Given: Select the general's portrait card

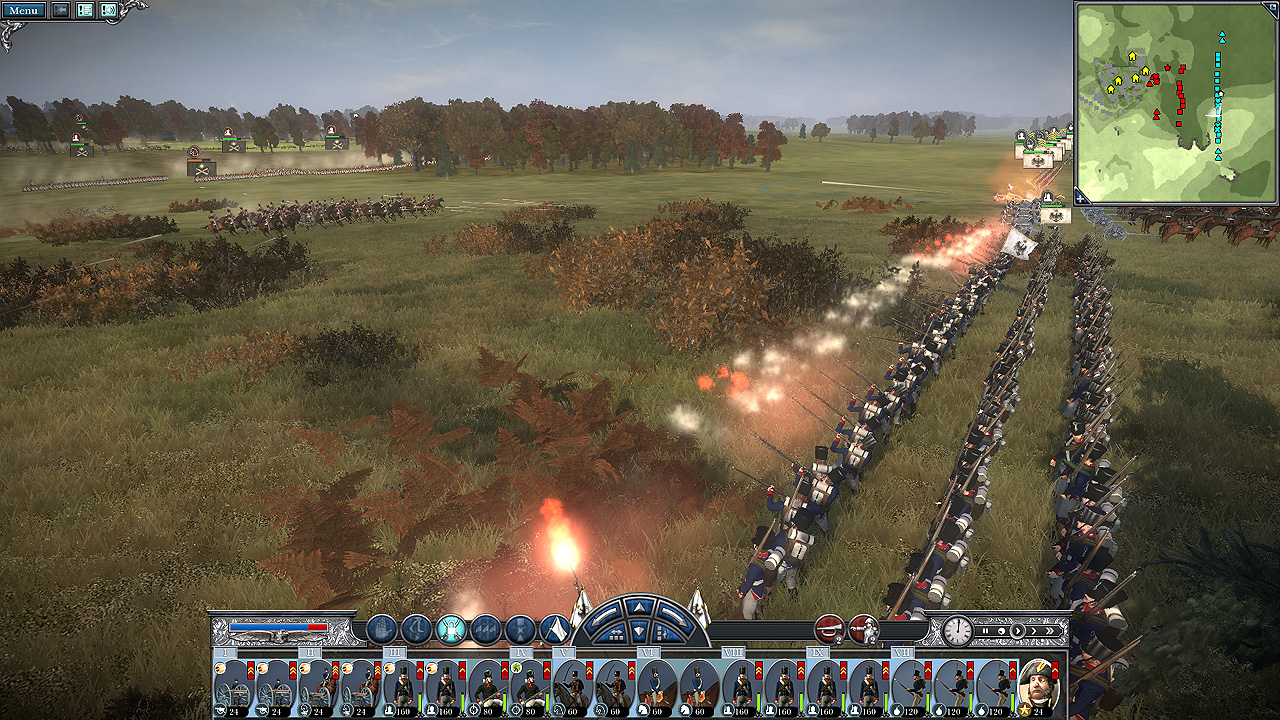Looking at the screenshot, I should click(1038, 686).
